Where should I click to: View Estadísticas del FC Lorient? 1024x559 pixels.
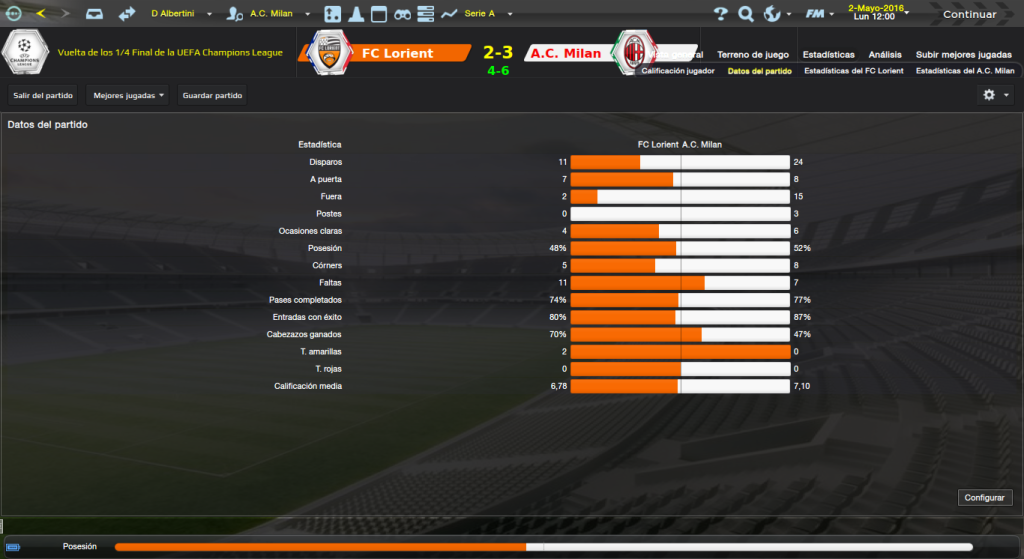(853, 71)
